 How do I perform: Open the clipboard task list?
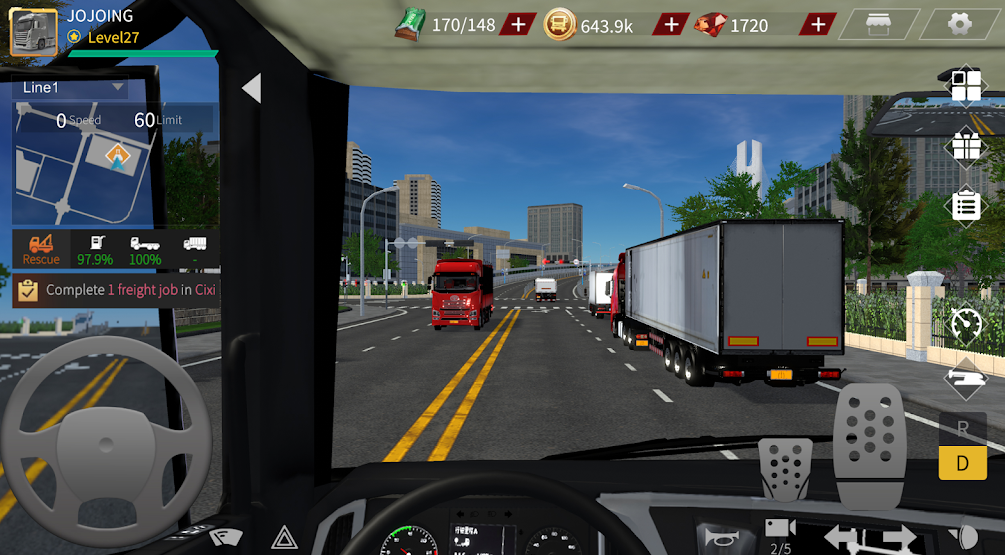point(966,207)
